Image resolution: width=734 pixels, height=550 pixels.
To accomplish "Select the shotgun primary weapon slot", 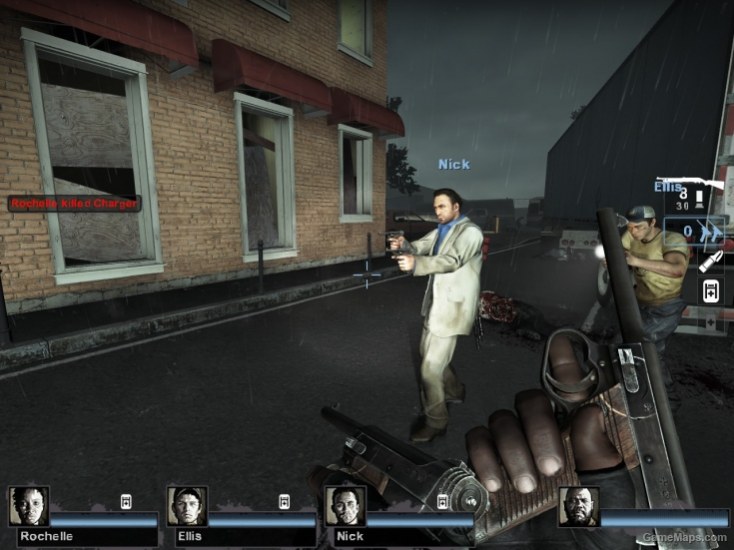I will click(x=700, y=192).
